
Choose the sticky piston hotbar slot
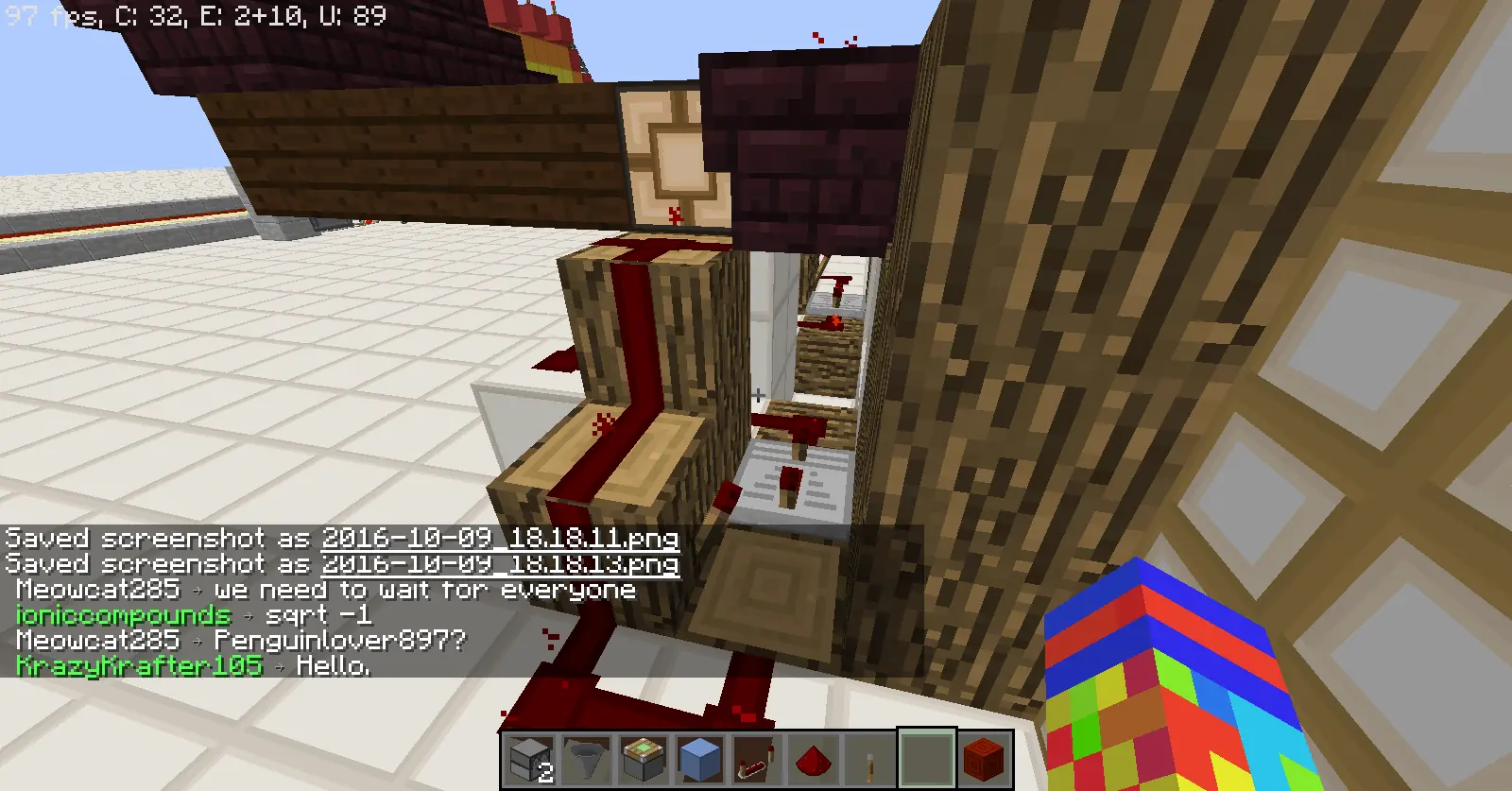pyautogui.click(x=643, y=758)
